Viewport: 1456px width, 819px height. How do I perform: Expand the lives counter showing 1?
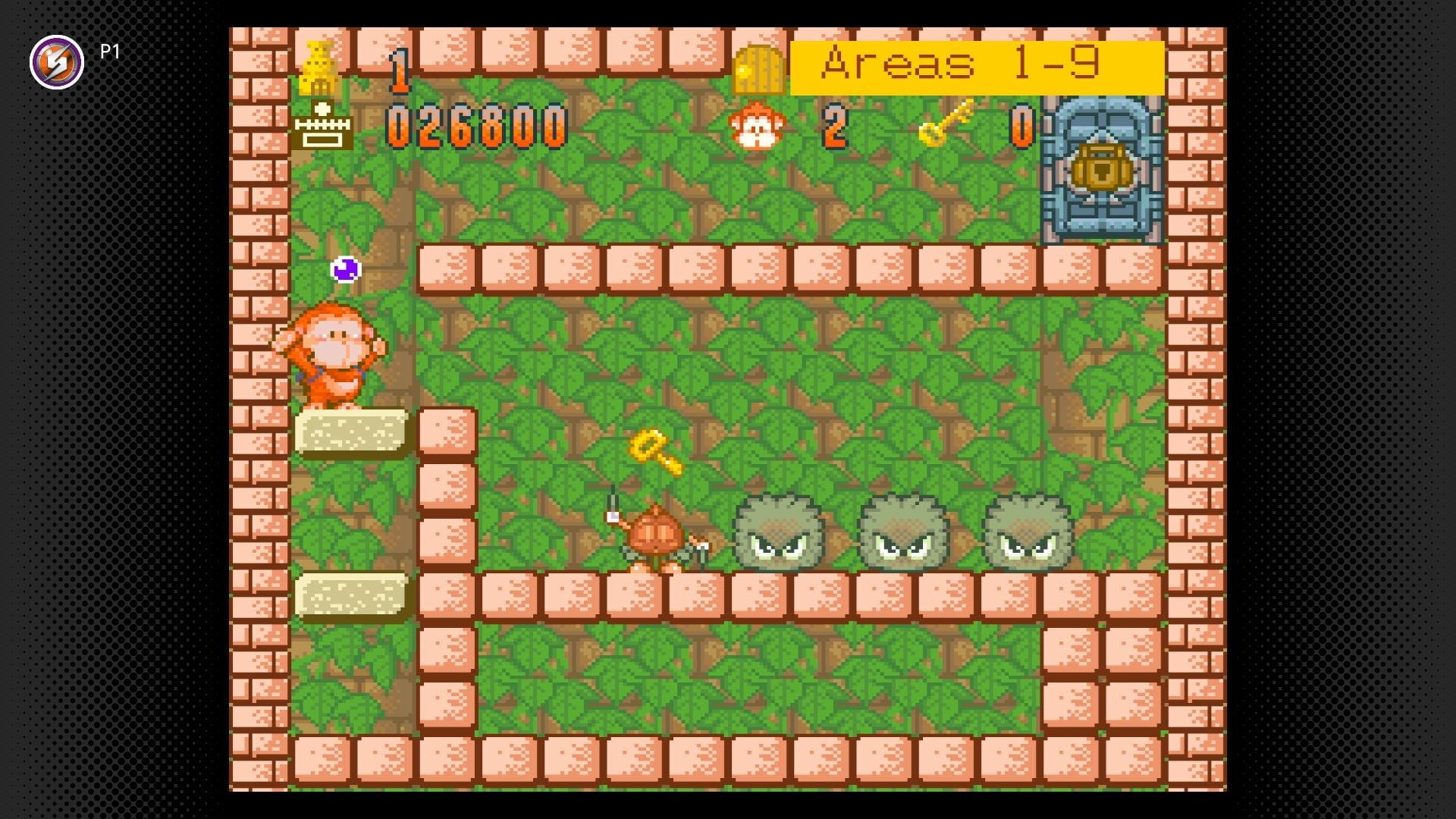pos(400,68)
